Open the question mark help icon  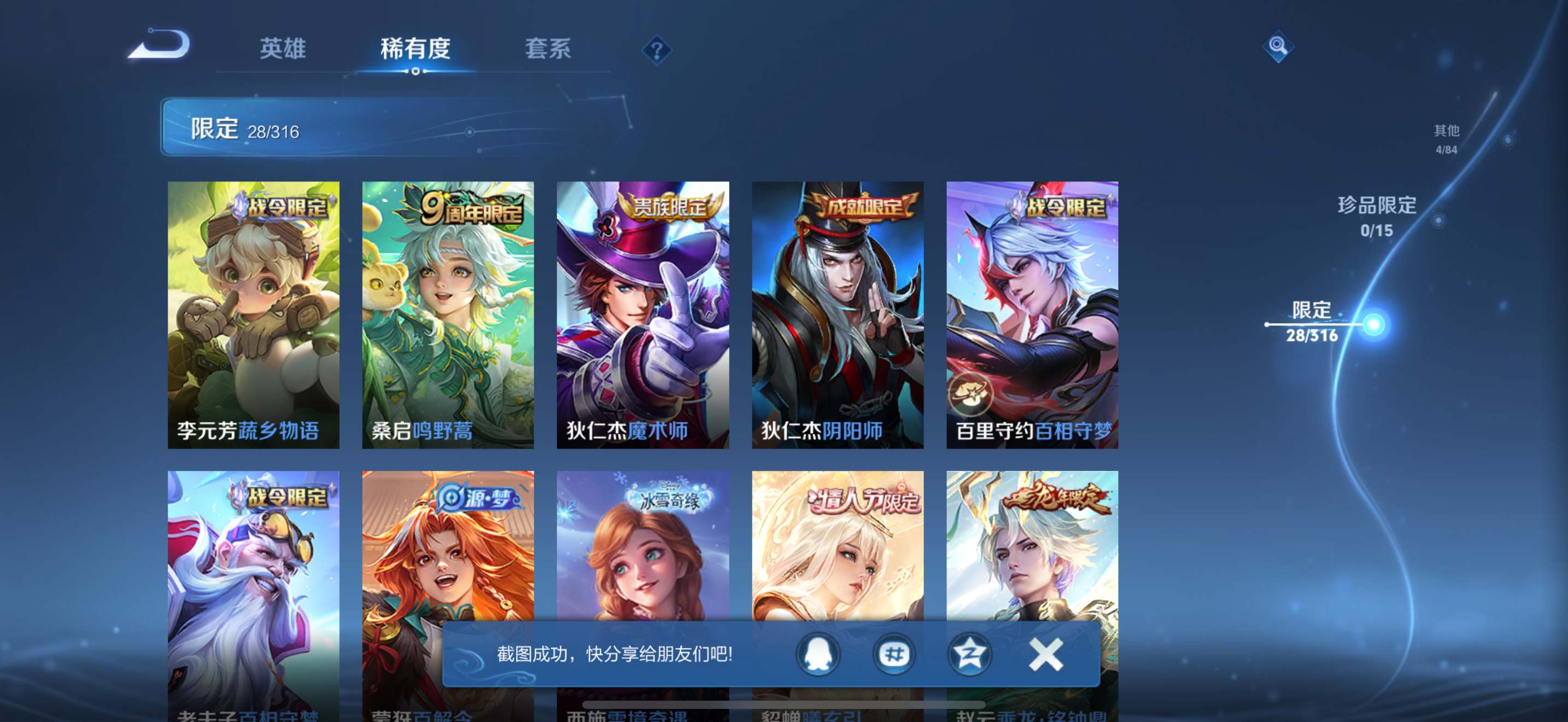coord(656,50)
